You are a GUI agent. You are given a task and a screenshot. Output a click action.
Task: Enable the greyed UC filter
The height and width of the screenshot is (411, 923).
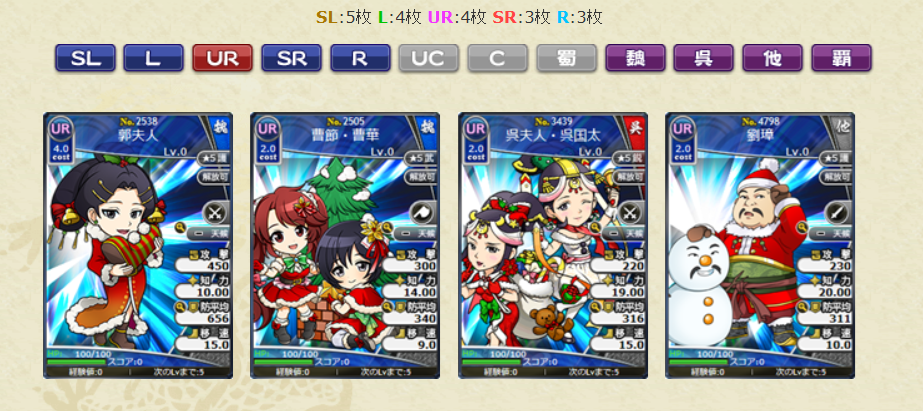[x=429, y=58]
